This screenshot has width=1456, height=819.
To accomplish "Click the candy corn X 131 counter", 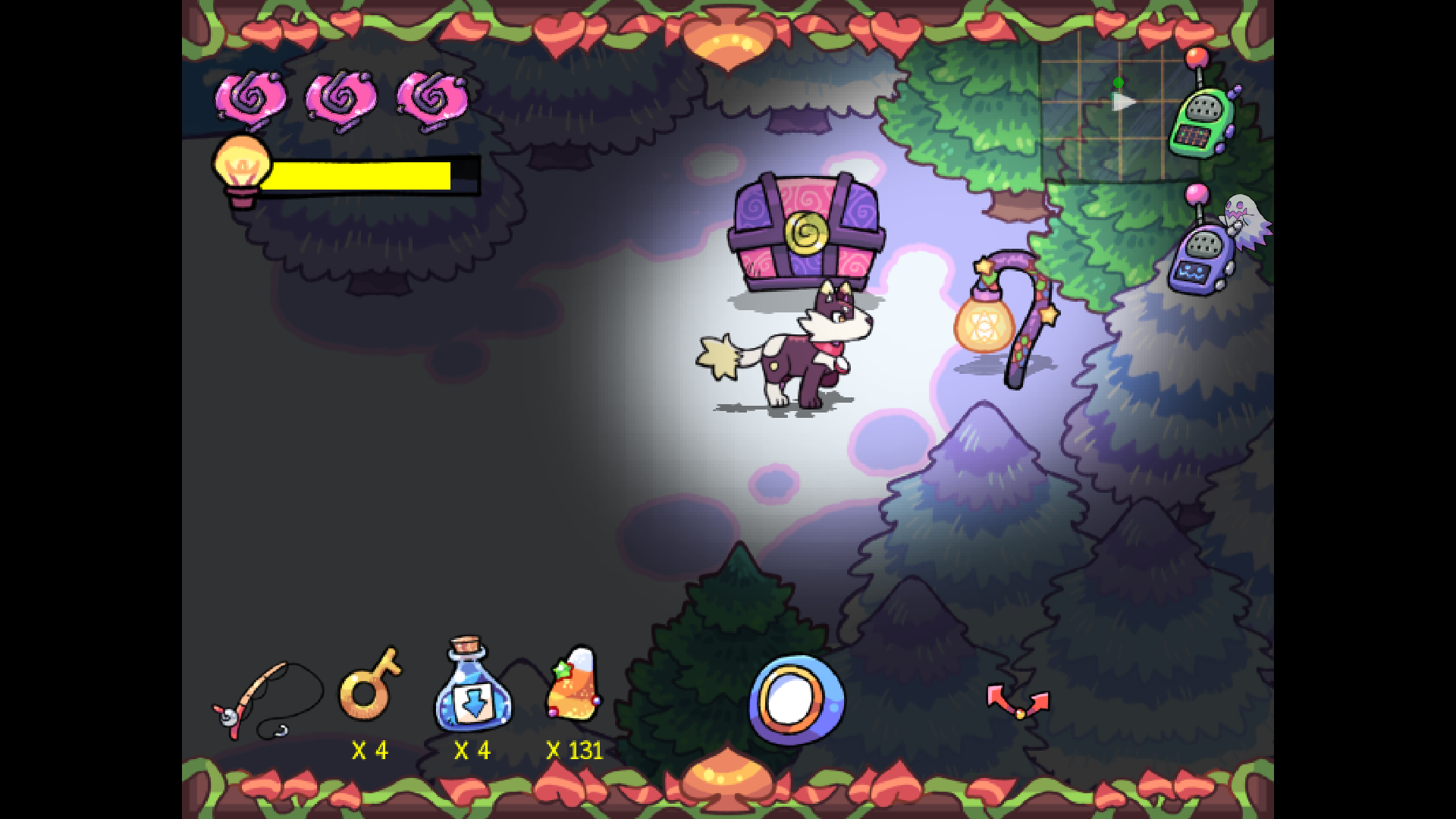I will coord(574,751).
